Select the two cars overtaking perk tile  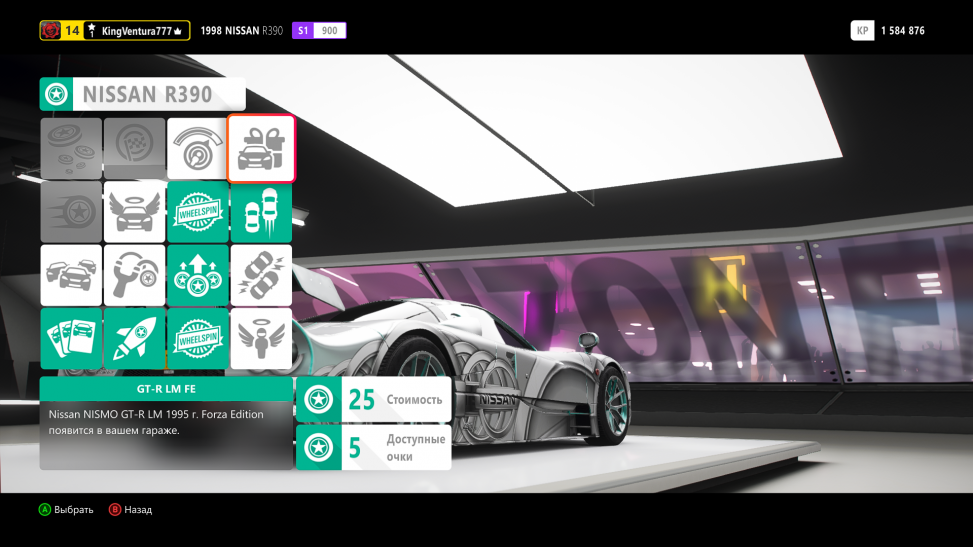click(261, 211)
